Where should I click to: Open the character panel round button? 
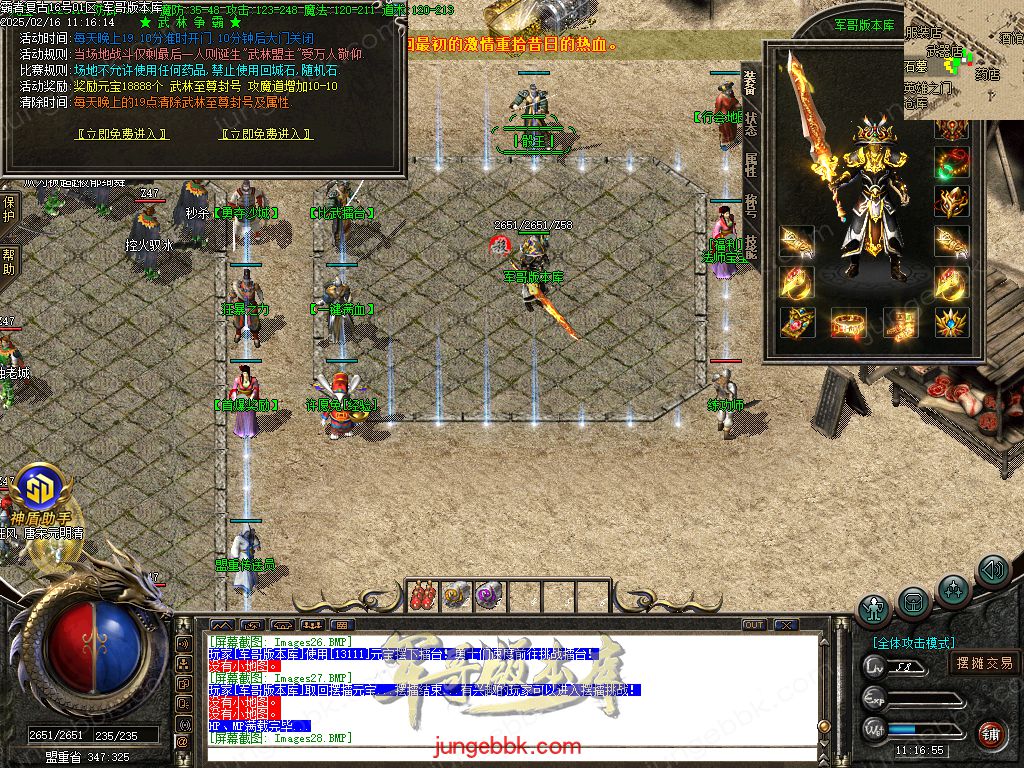[x=875, y=608]
